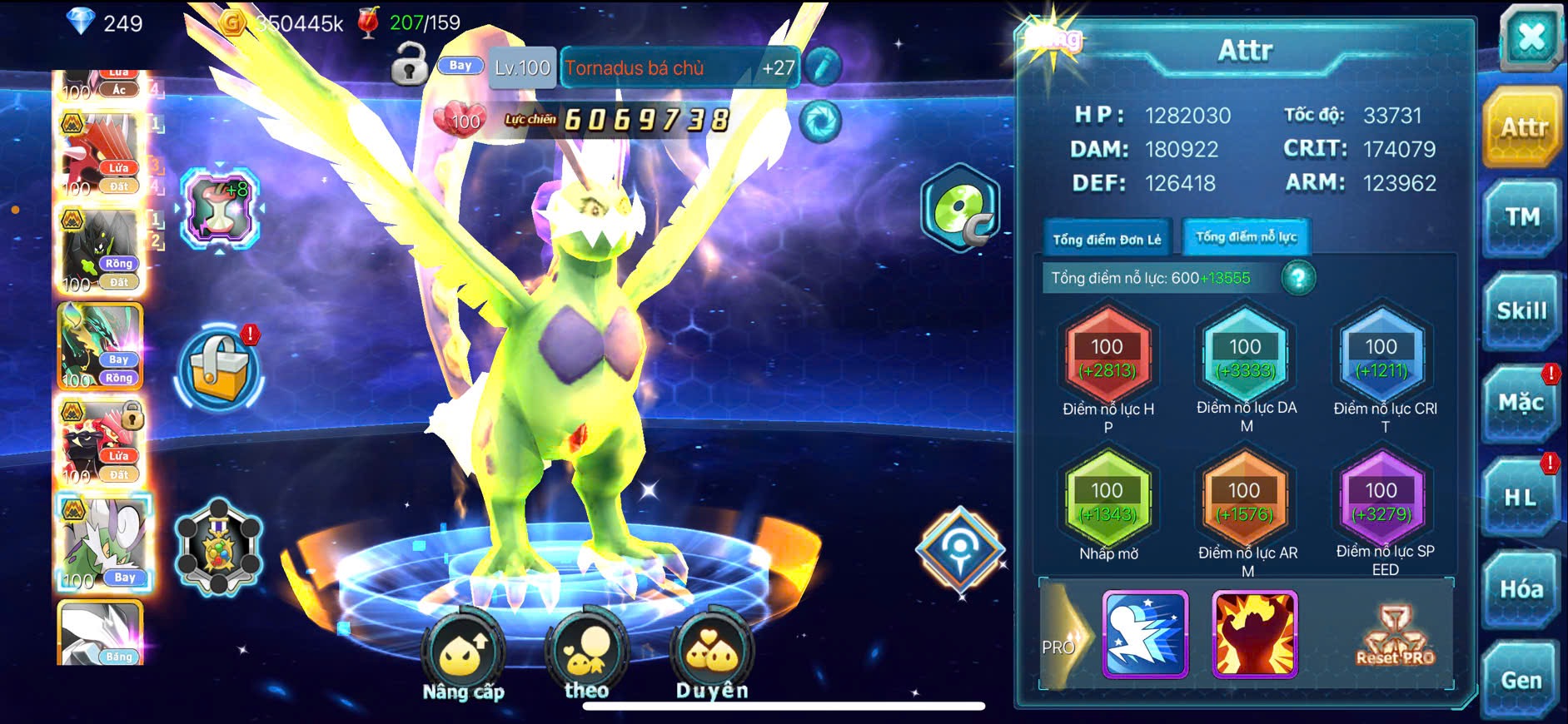This screenshot has height=724, width=1568.
Task: Show the Tổng điểm Đơn Lẻ tab
Action: coord(1107,239)
